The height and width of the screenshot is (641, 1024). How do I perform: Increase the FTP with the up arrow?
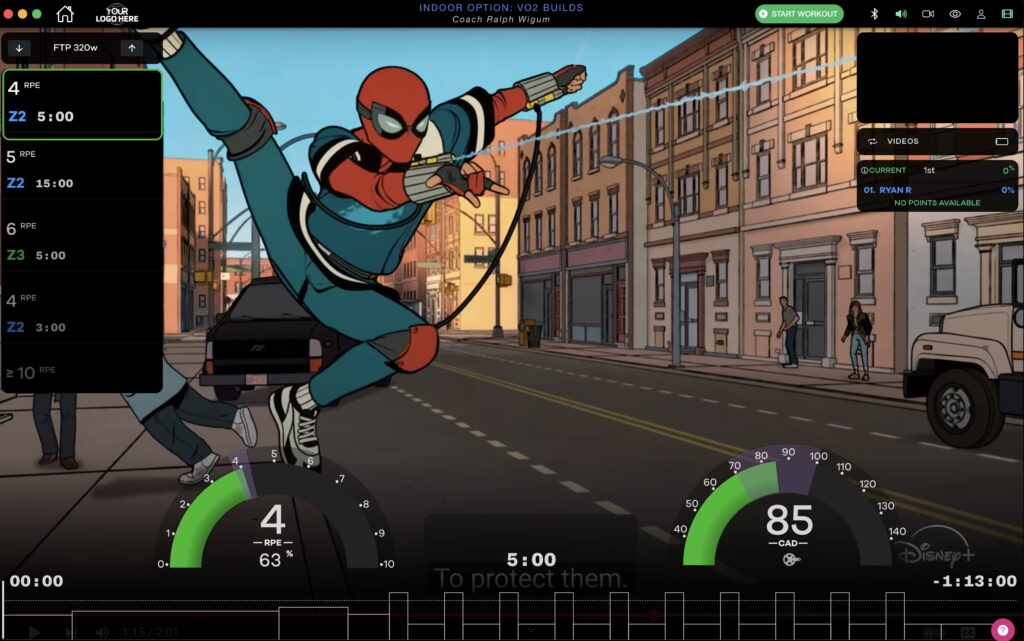point(131,48)
